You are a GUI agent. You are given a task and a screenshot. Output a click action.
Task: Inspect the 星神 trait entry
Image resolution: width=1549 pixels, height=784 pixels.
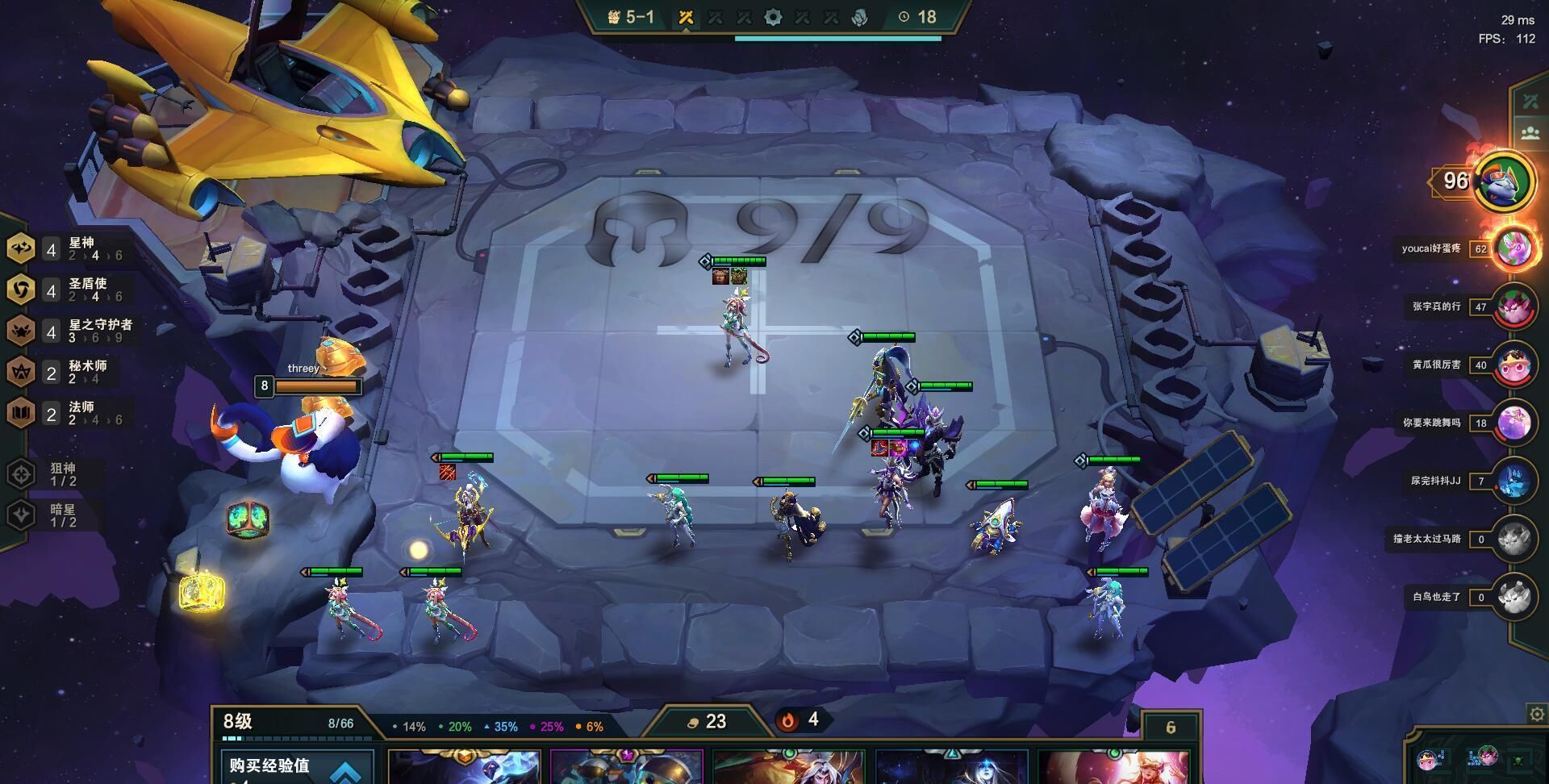click(69, 248)
